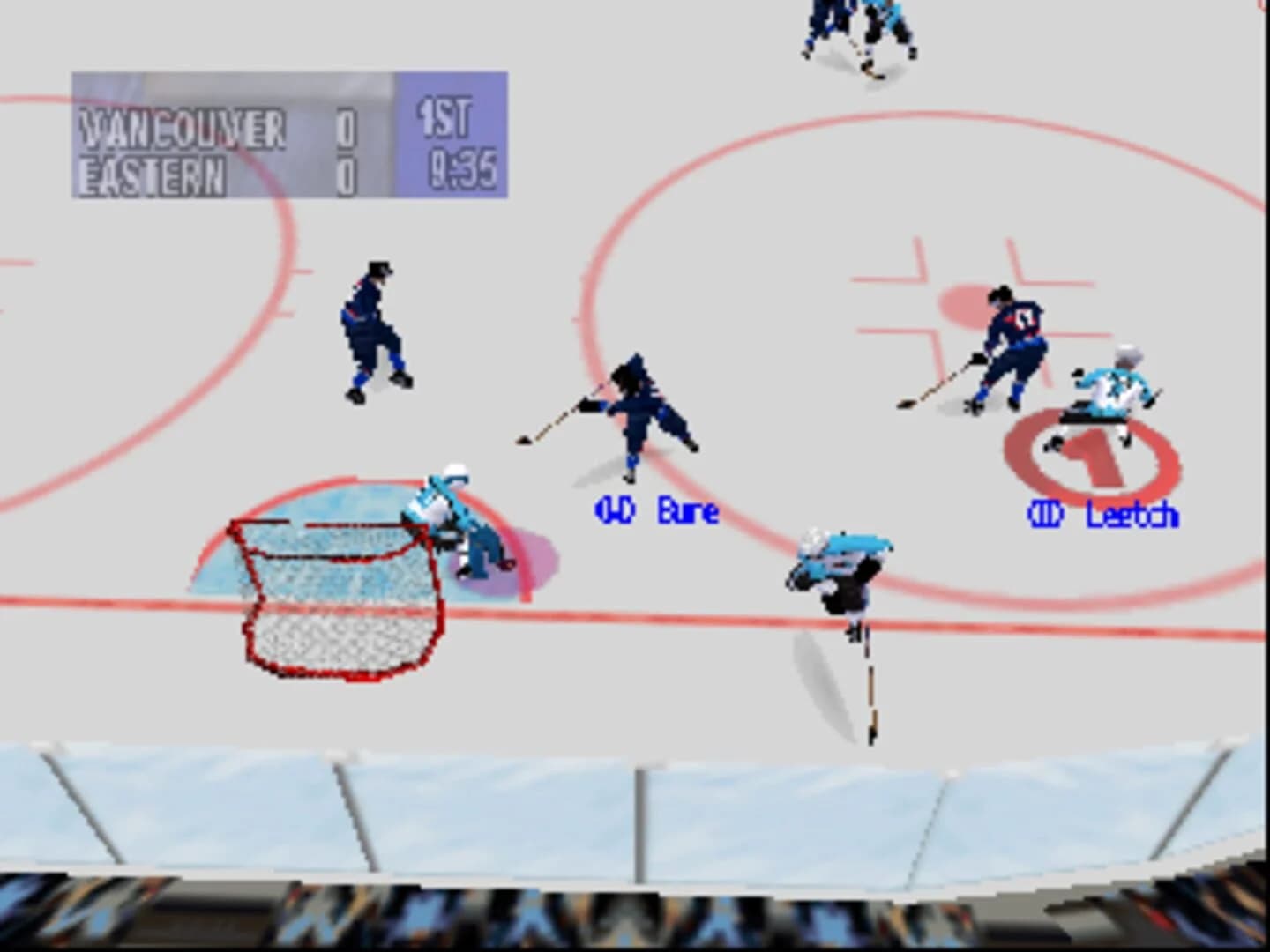Select the Leetch player name label
1270x952 pixels.
pyautogui.click(x=1132, y=513)
